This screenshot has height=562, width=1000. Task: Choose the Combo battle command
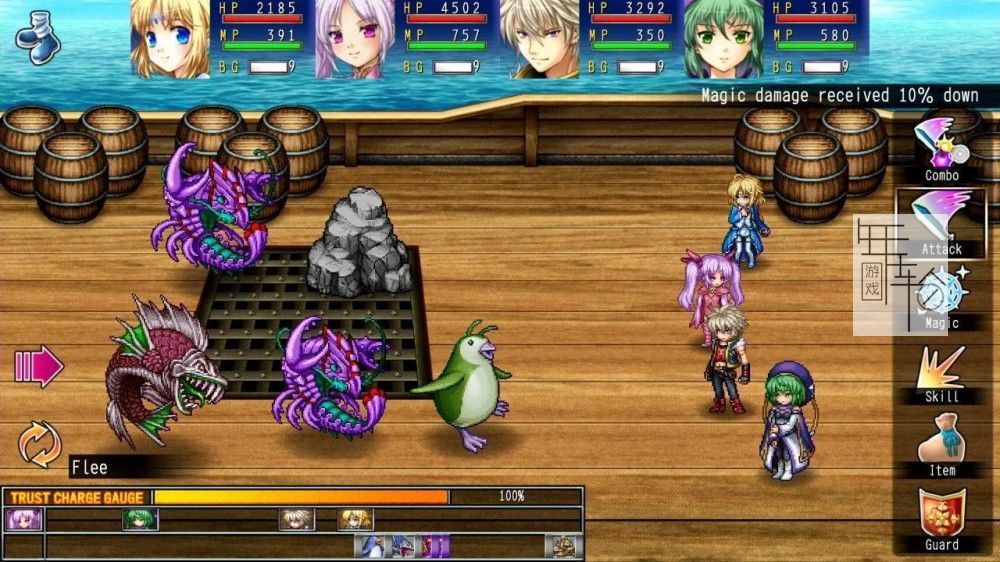[942, 148]
